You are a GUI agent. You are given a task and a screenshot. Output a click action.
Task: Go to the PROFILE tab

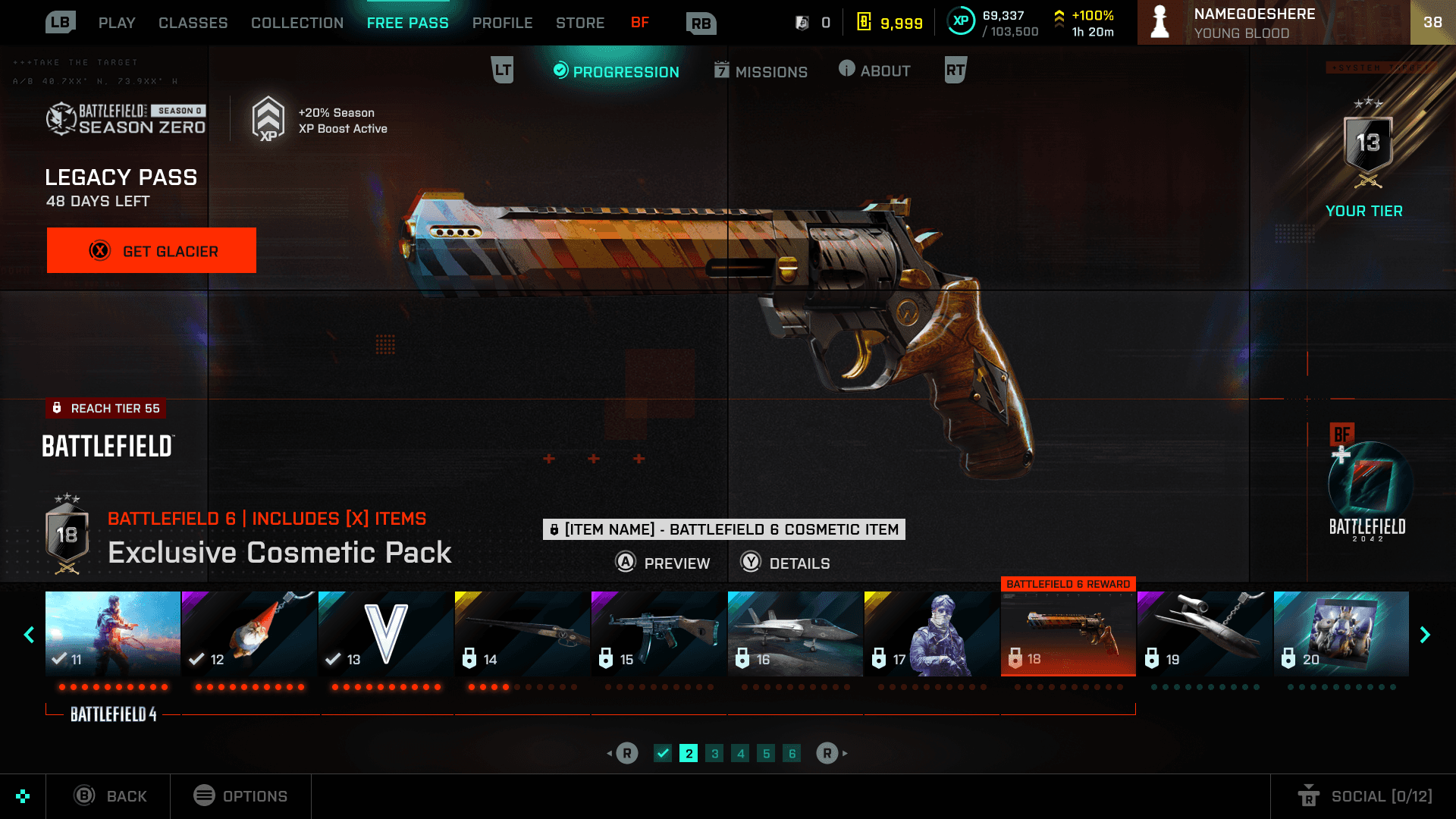coord(502,23)
